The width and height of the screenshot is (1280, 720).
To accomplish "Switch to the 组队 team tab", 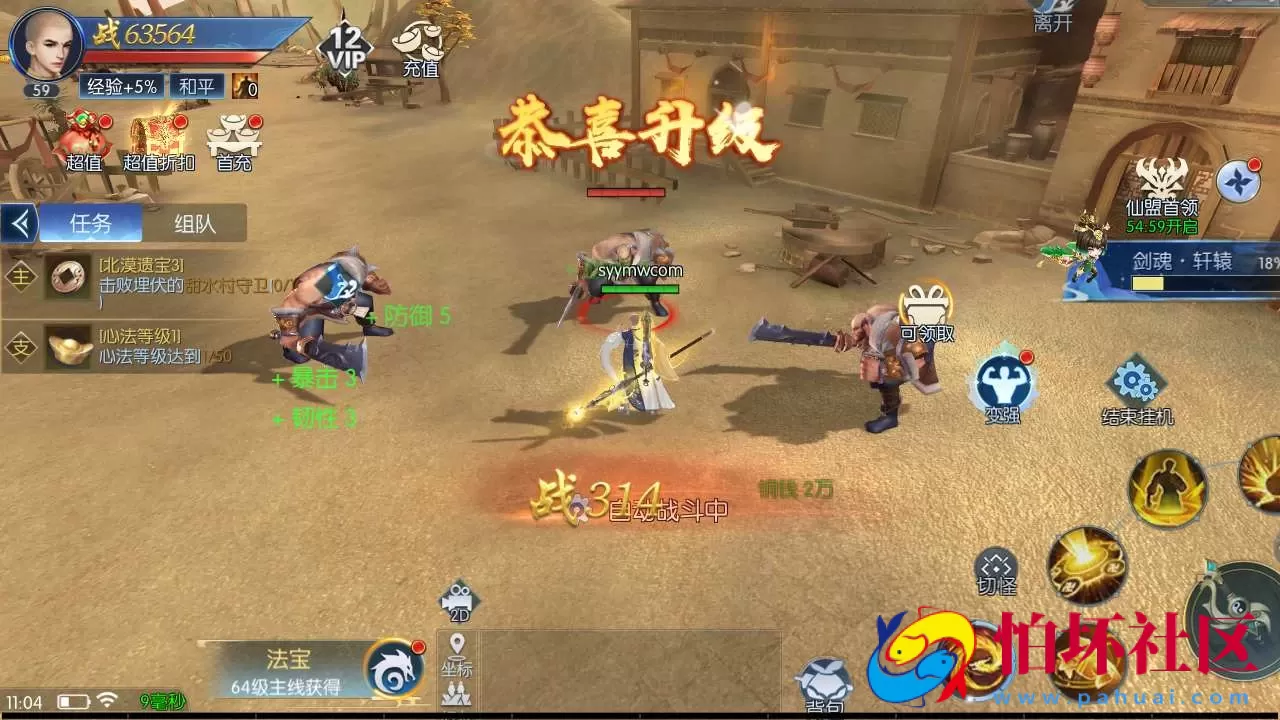I will (x=196, y=223).
